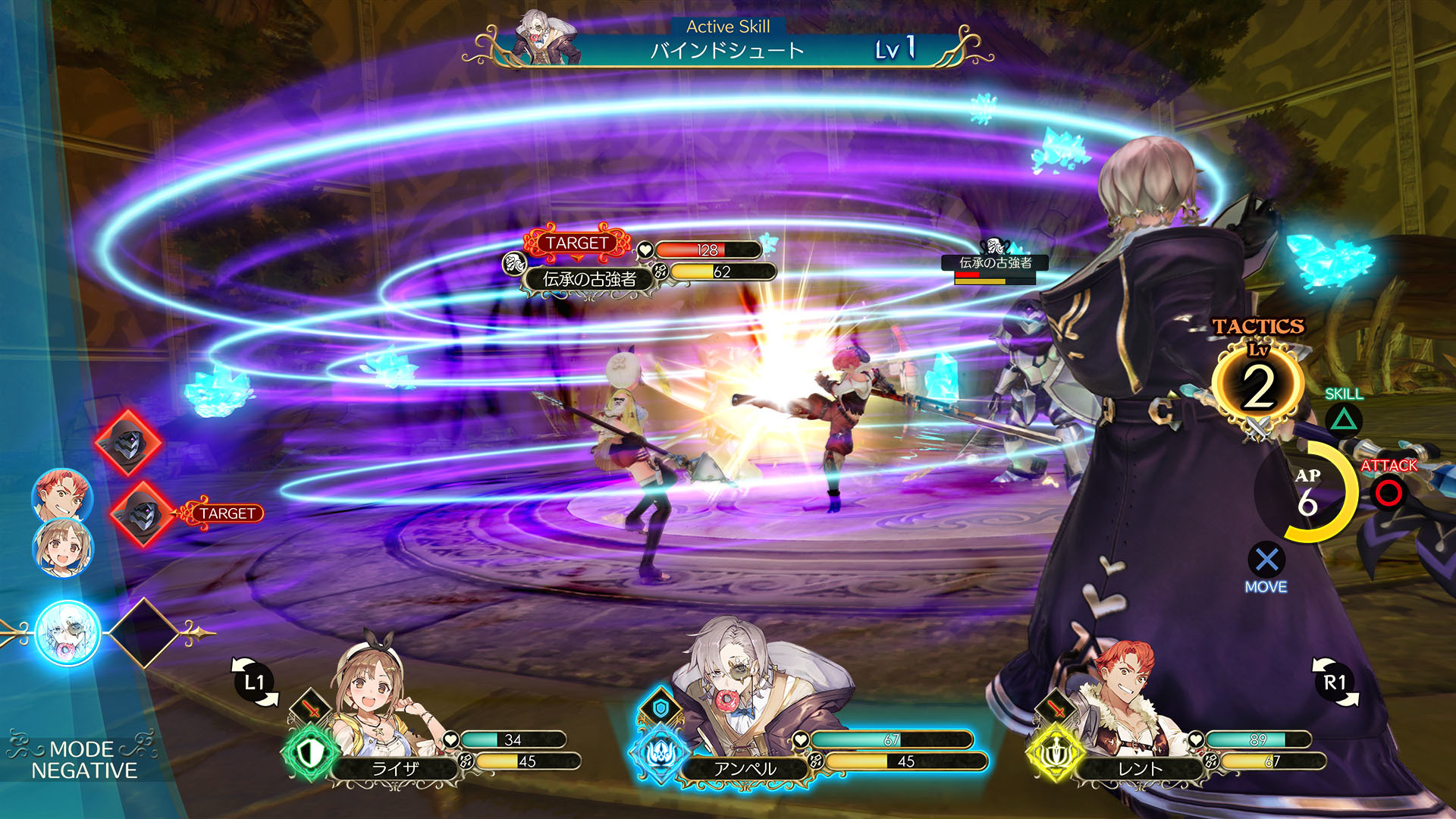This screenshot has width=1456, height=819.
Task: Select Lent's party panel labeled レント
Action: 1140,767
